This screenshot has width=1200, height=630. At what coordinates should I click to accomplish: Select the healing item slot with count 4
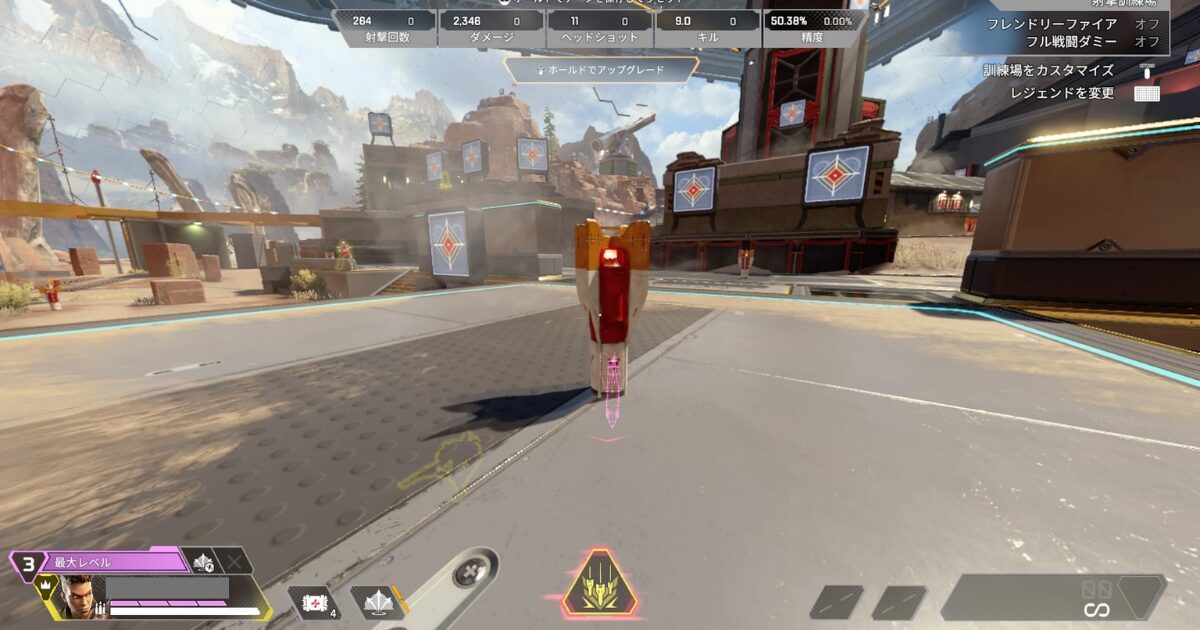[x=314, y=602]
